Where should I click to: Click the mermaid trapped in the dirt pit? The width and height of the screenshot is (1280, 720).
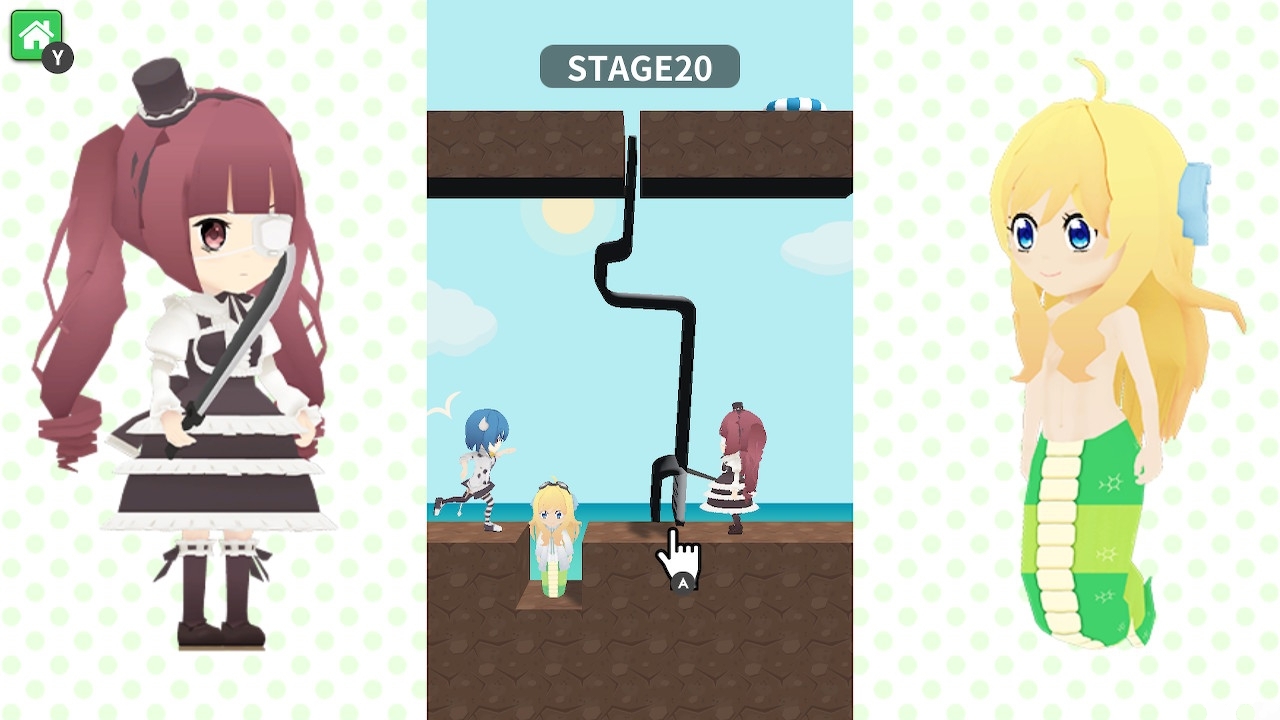553,540
